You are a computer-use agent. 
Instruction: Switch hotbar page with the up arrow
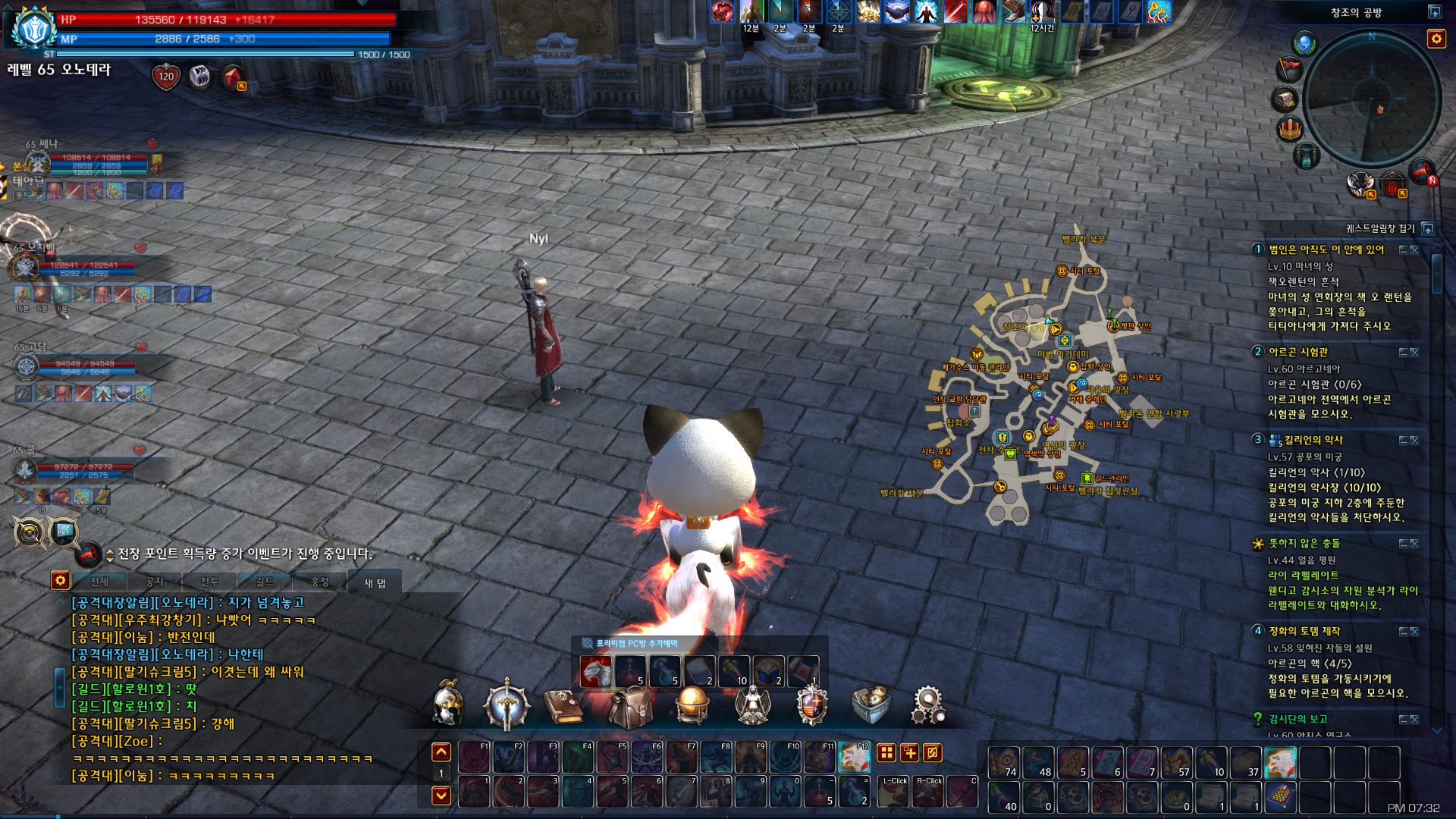click(441, 752)
